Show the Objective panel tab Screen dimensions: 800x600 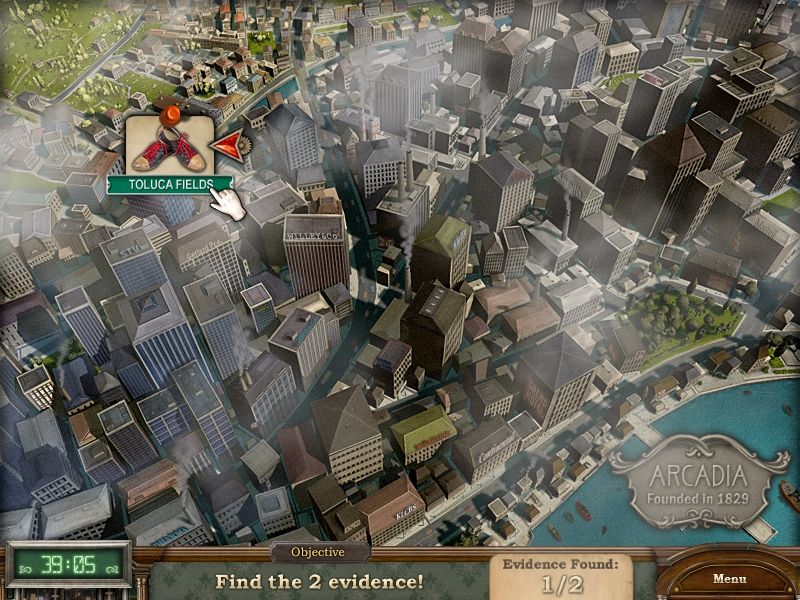pyautogui.click(x=317, y=552)
